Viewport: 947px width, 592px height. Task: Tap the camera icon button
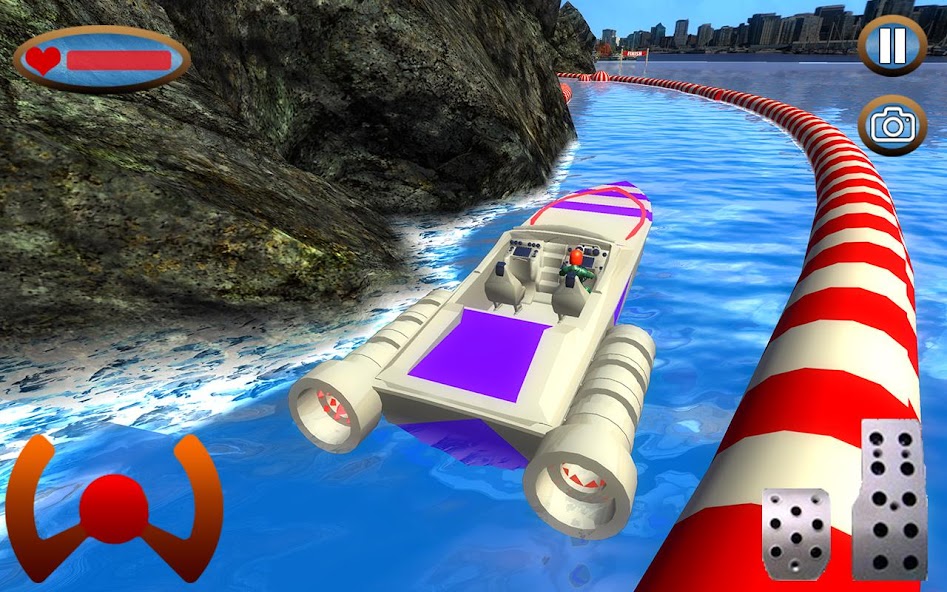[x=892, y=125]
